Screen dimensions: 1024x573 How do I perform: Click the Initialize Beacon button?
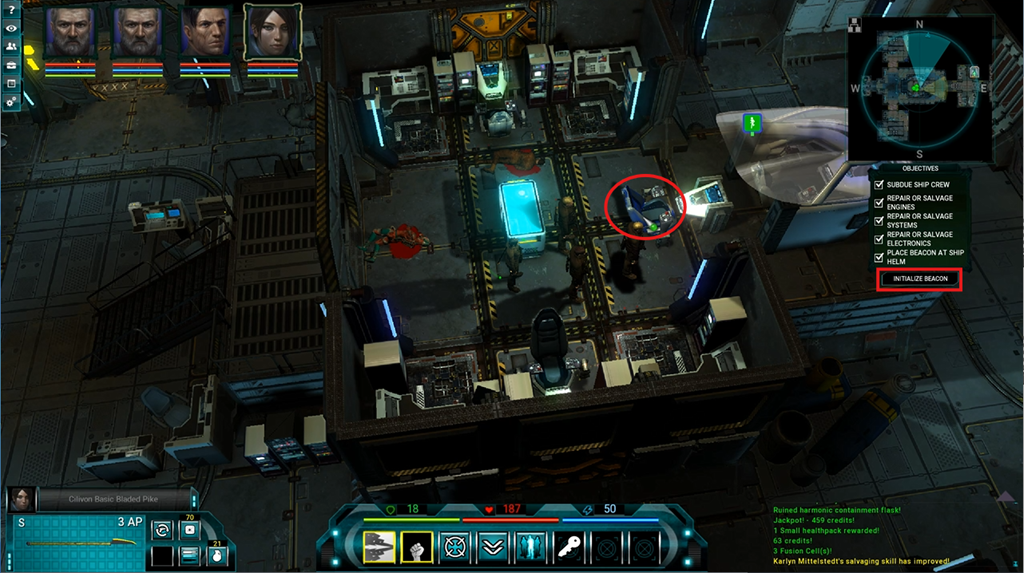click(920, 278)
